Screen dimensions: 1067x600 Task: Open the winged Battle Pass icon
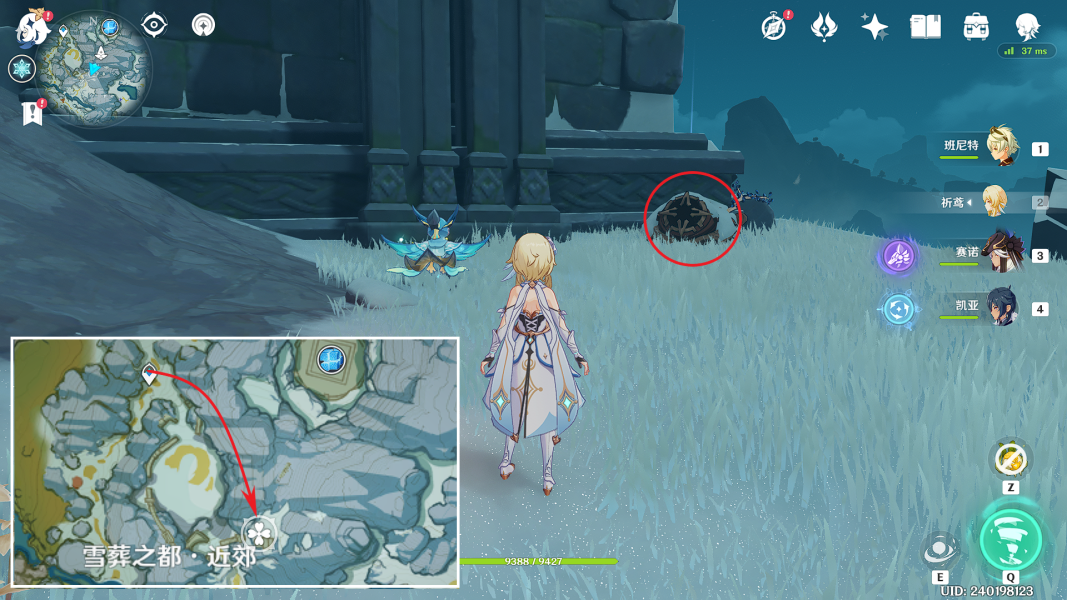click(823, 27)
